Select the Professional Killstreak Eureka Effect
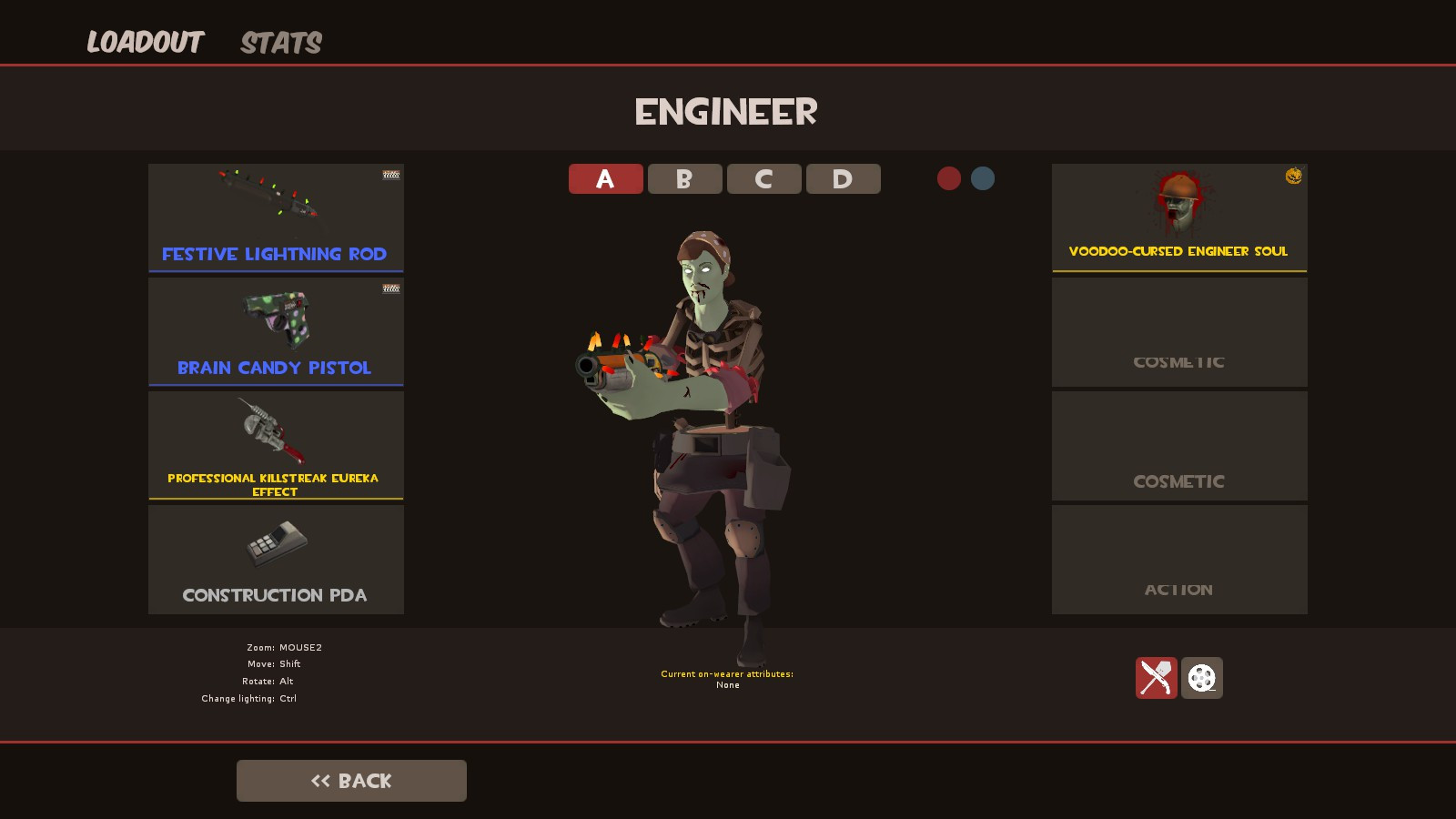The image size is (1456, 819). pos(276,446)
